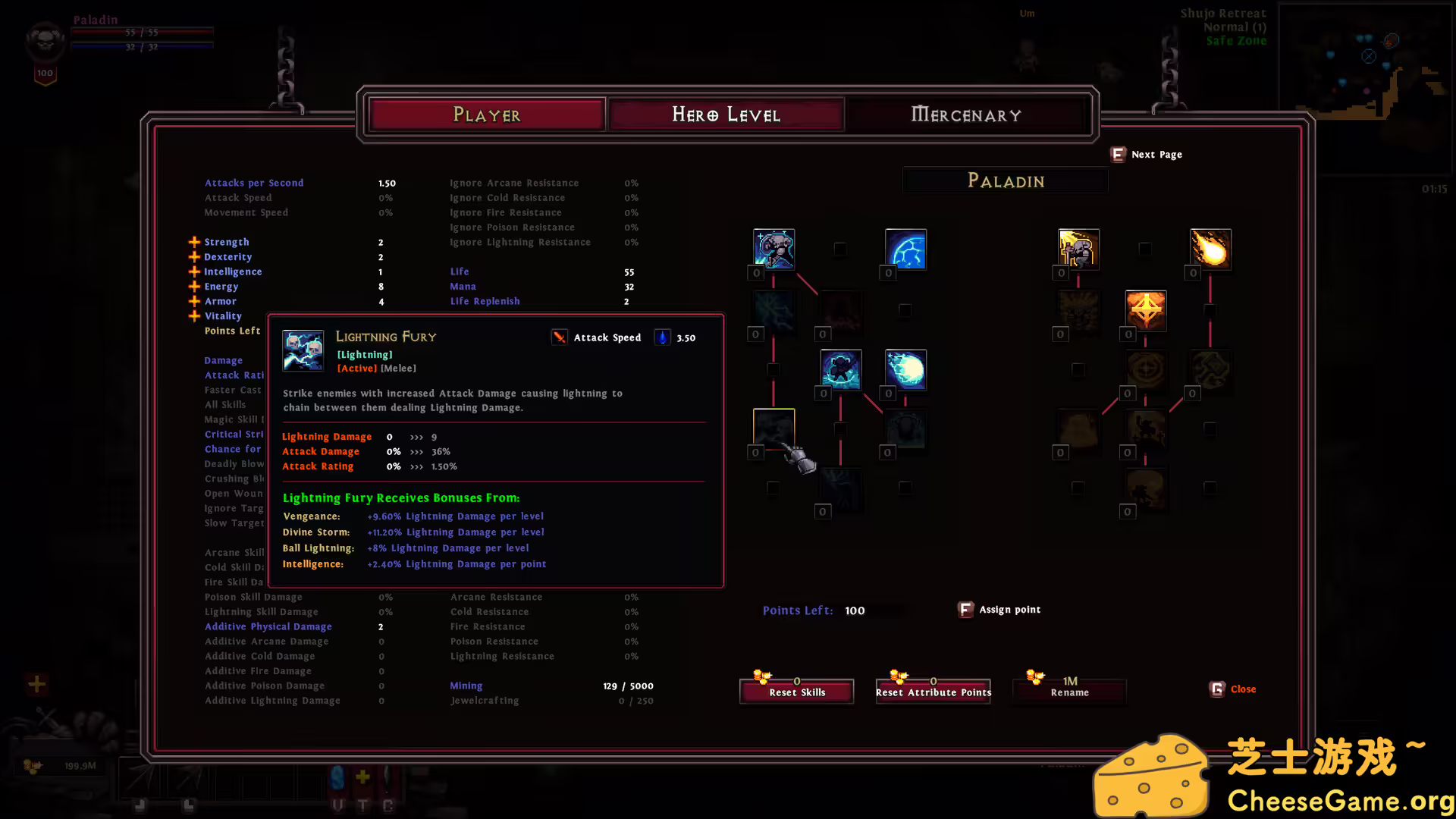This screenshot has height=819, width=1456.
Task: Select the blue lightning sphere skill icon
Action: [x=905, y=249]
